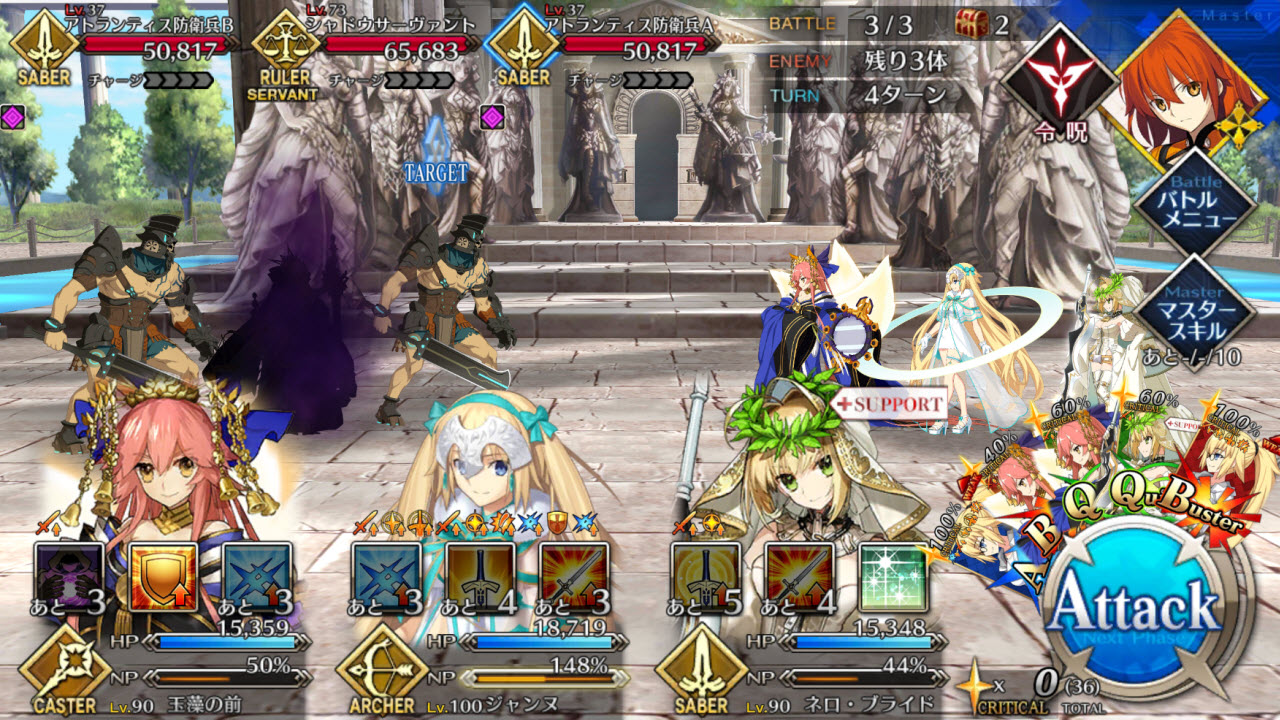The width and height of the screenshot is (1280, 720).
Task: Select Nero Bride's golden sword skill
Action: 705,577
